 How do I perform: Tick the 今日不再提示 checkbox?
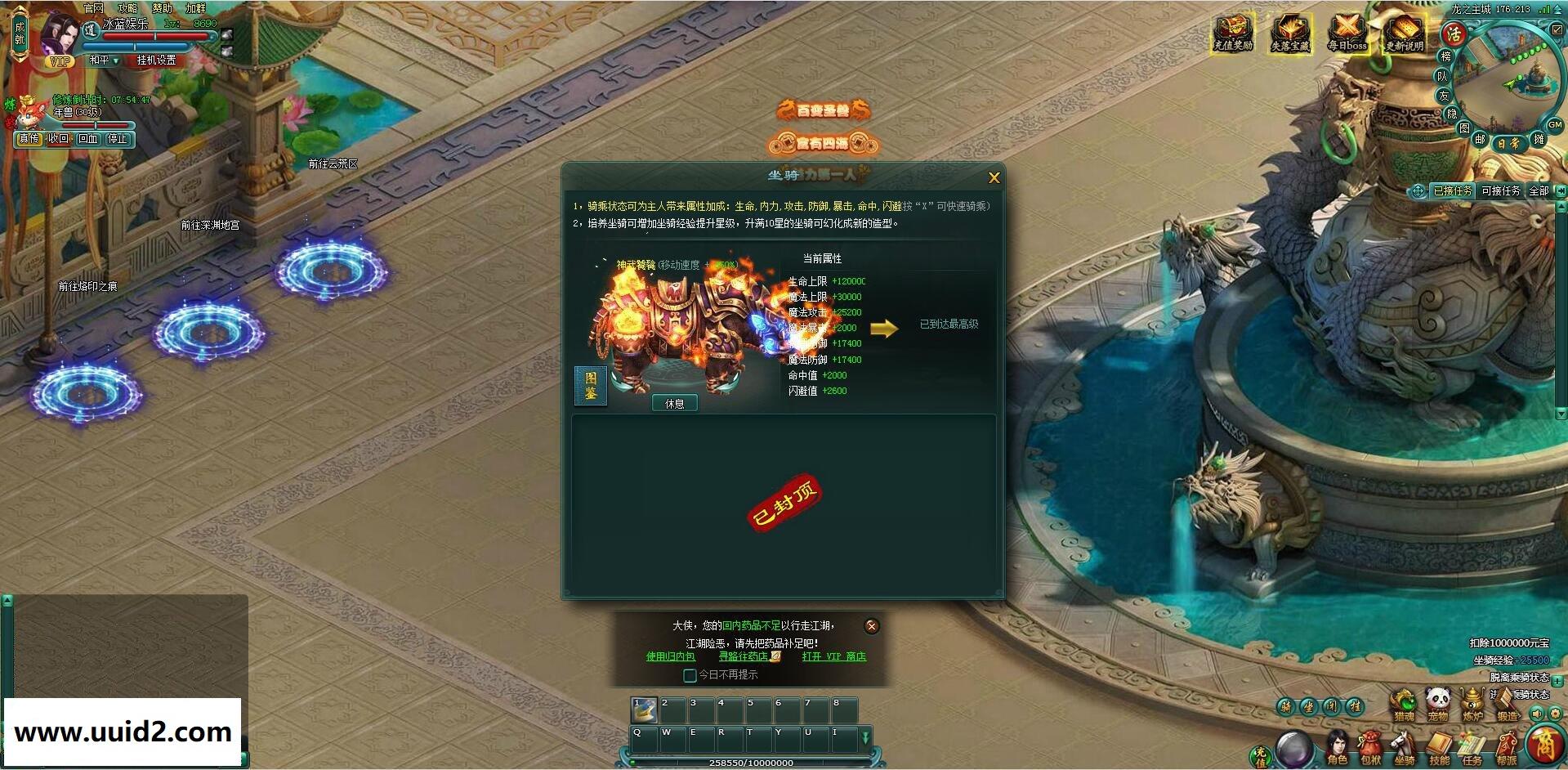click(x=690, y=675)
